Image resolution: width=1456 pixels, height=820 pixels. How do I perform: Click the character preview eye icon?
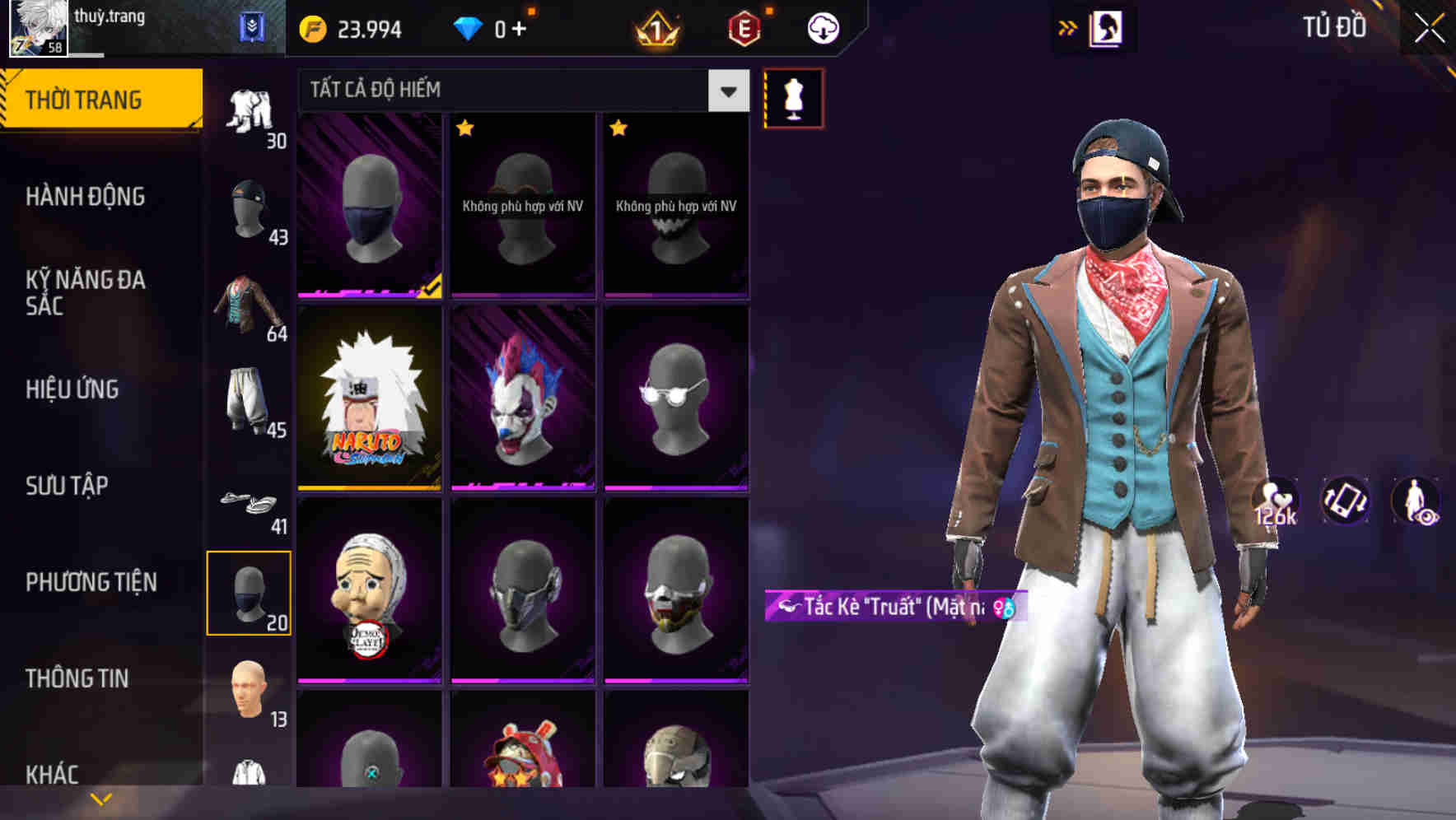[x=1415, y=502]
